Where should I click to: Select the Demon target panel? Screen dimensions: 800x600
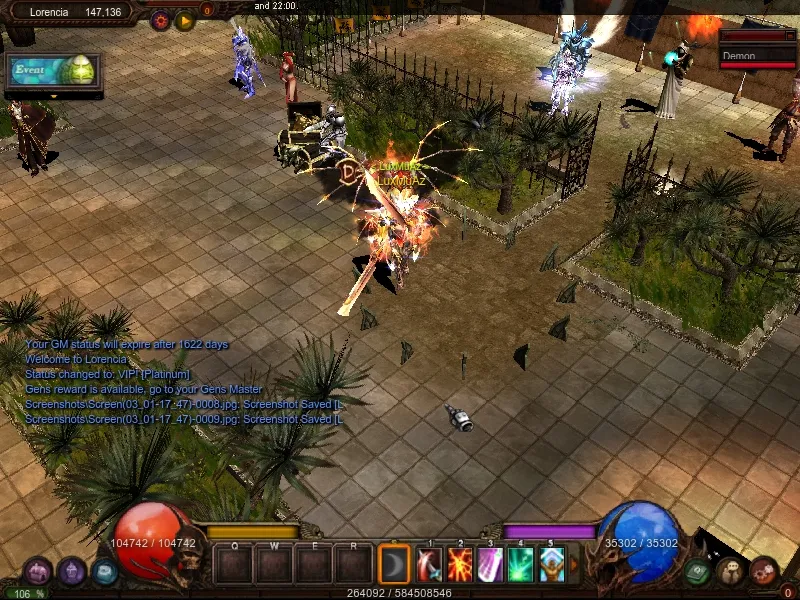[758, 57]
